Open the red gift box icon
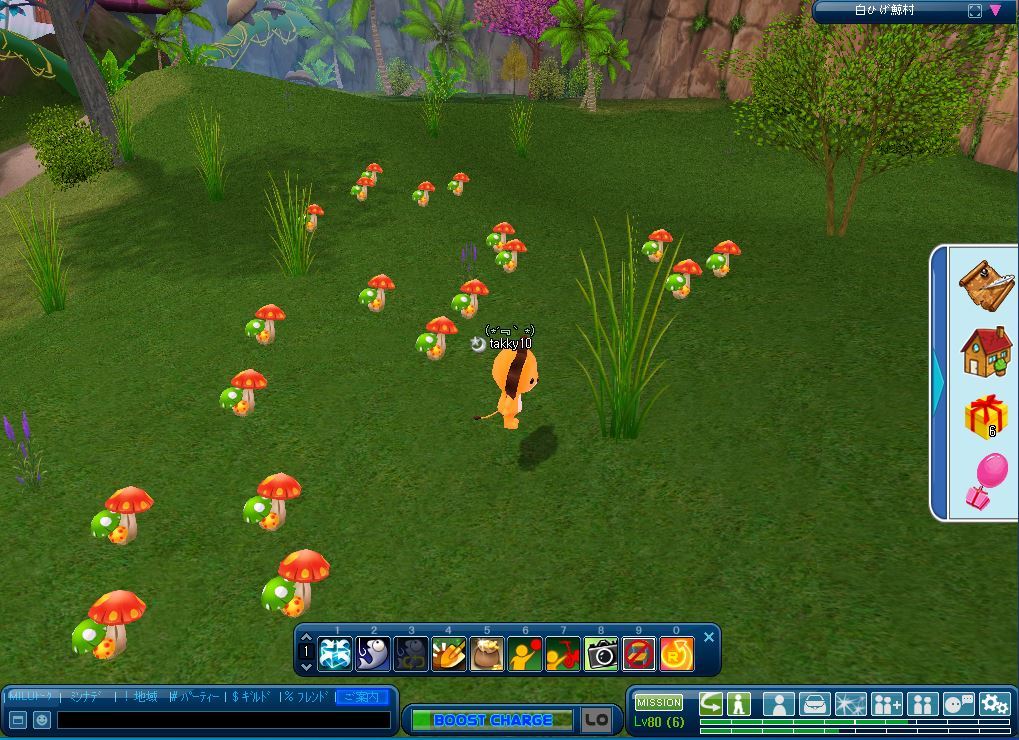The image size is (1019, 740). (986, 416)
